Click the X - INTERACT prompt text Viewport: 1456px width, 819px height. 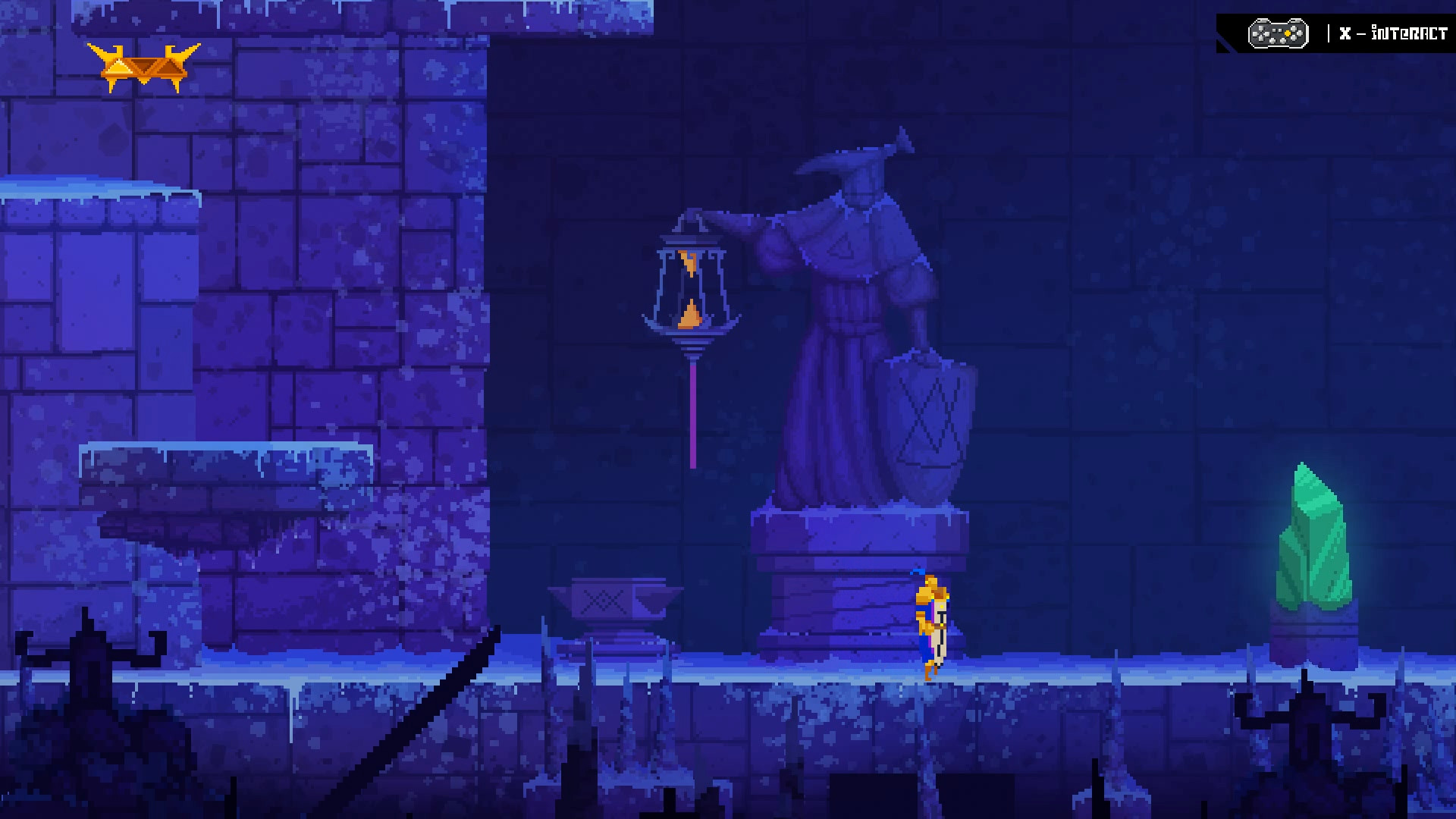(1395, 33)
